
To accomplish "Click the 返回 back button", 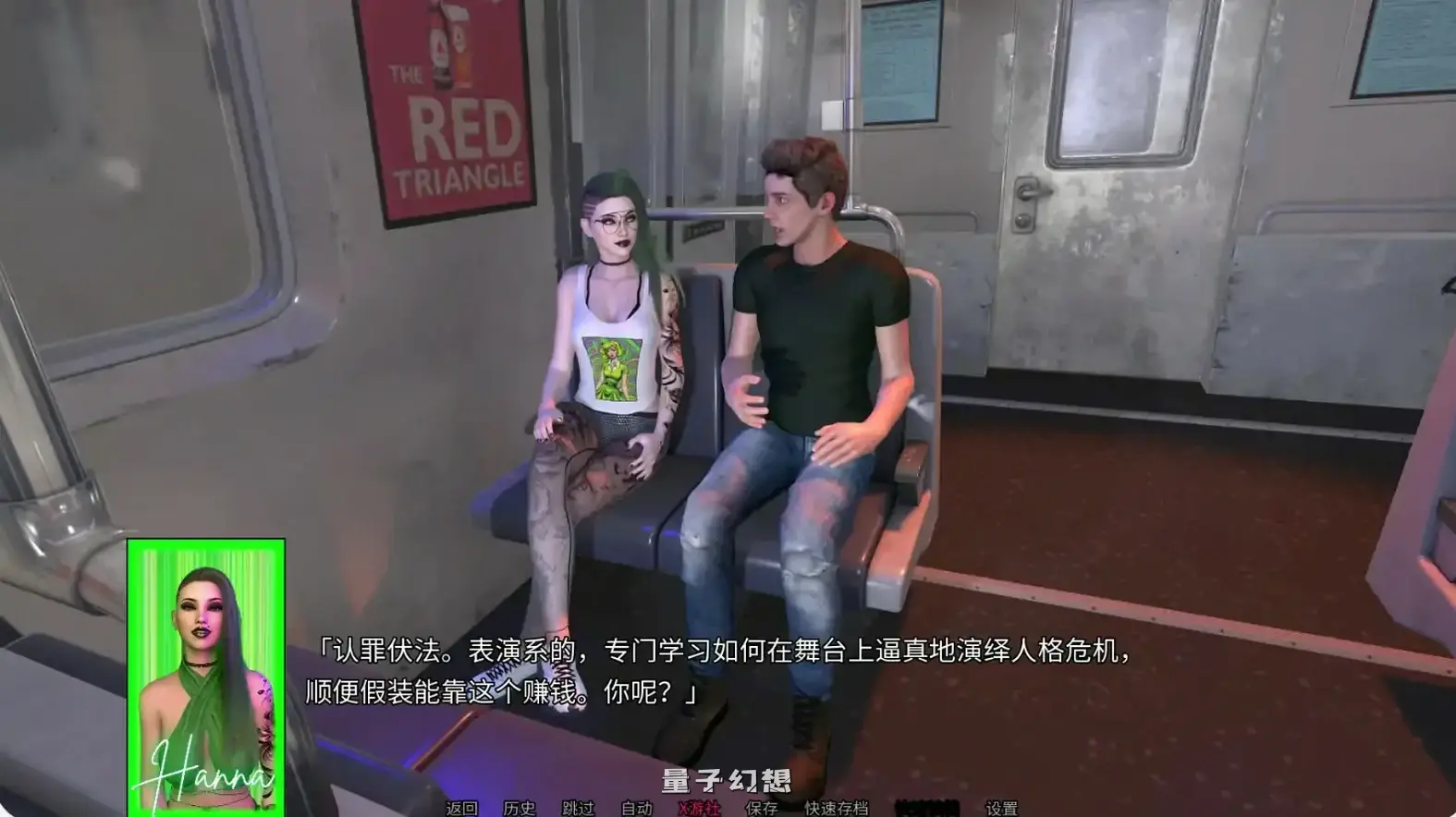I will [461, 809].
